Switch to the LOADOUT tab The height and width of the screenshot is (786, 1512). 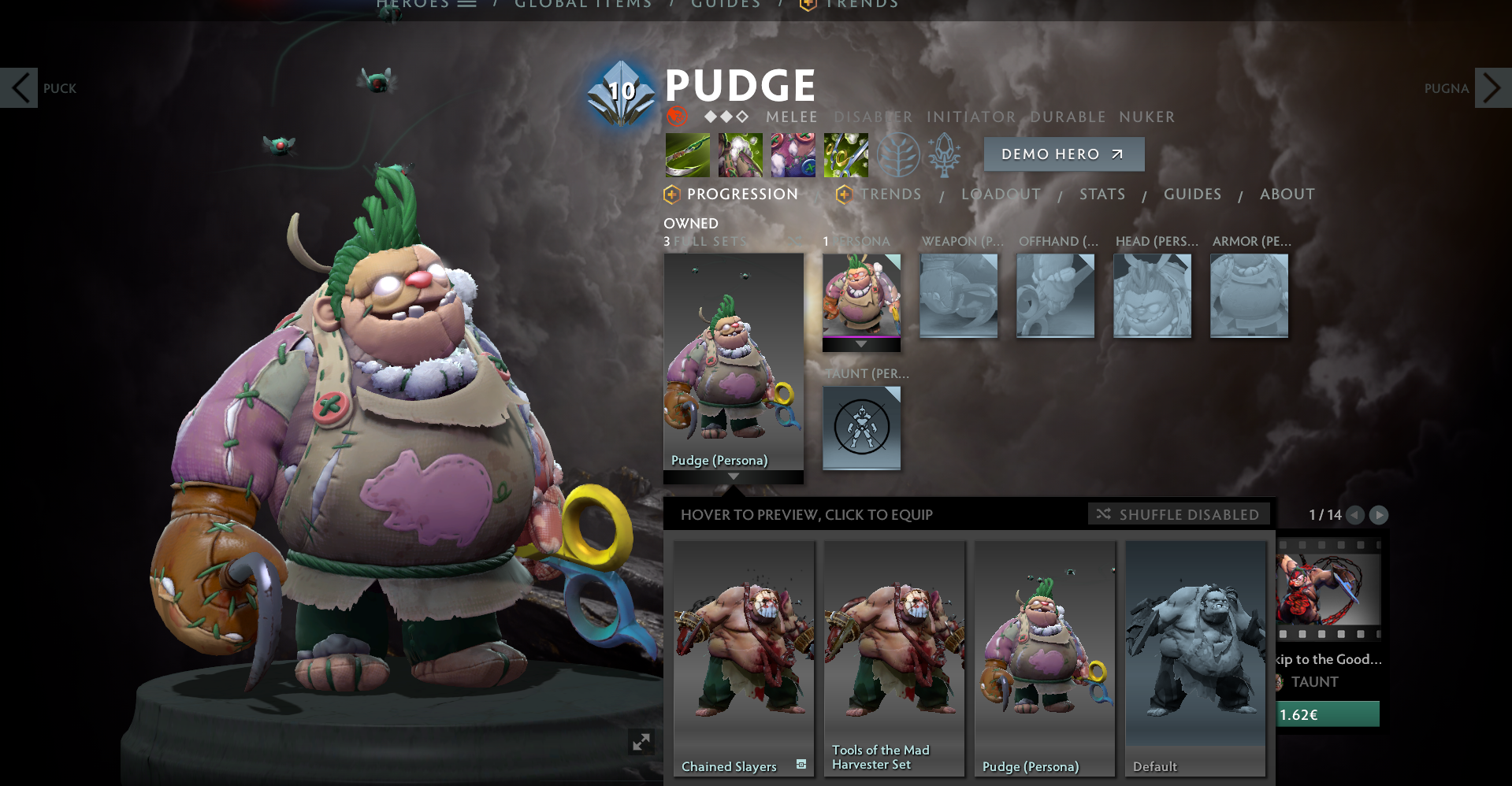pyautogui.click(x=1001, y=194)
